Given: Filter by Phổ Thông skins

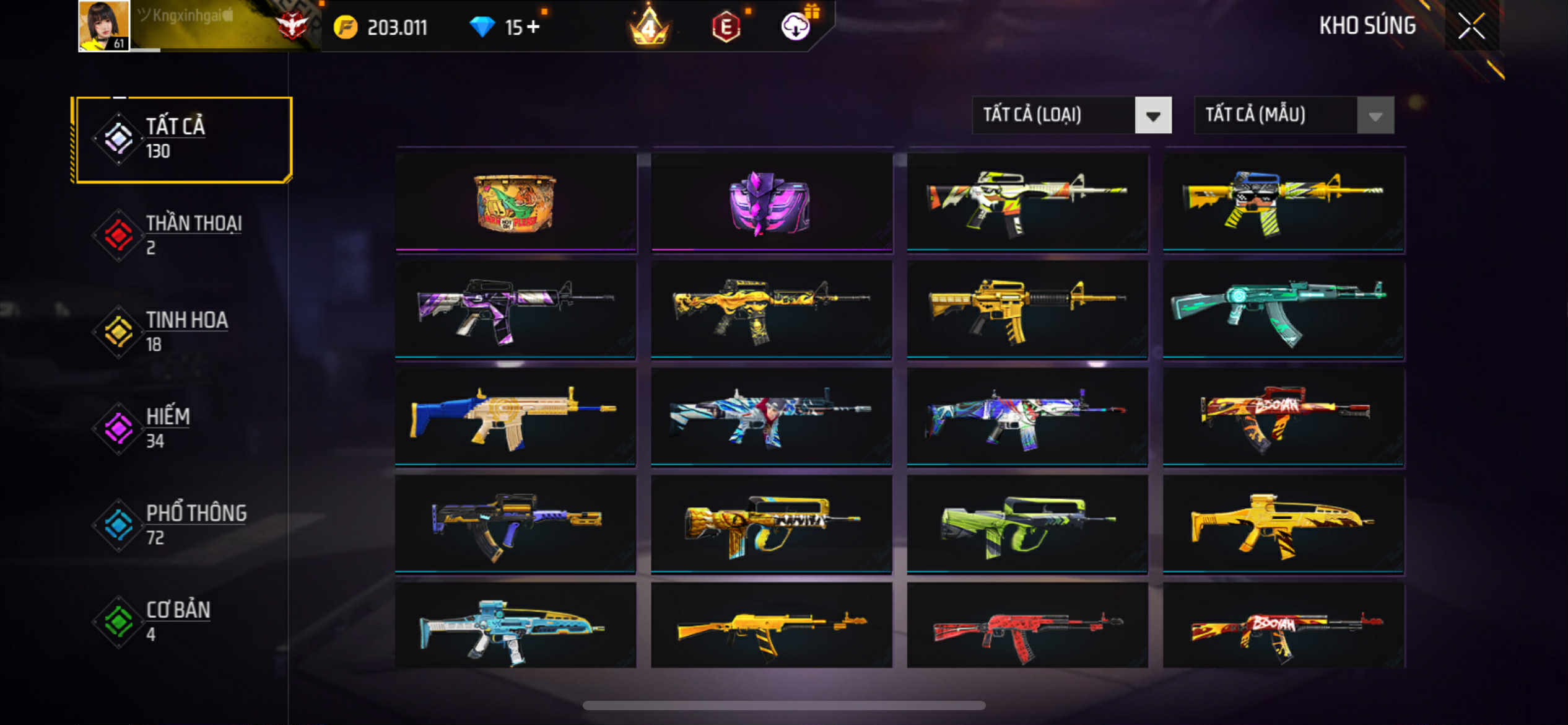Looking at the screenshot, I should tap(182, 525).
